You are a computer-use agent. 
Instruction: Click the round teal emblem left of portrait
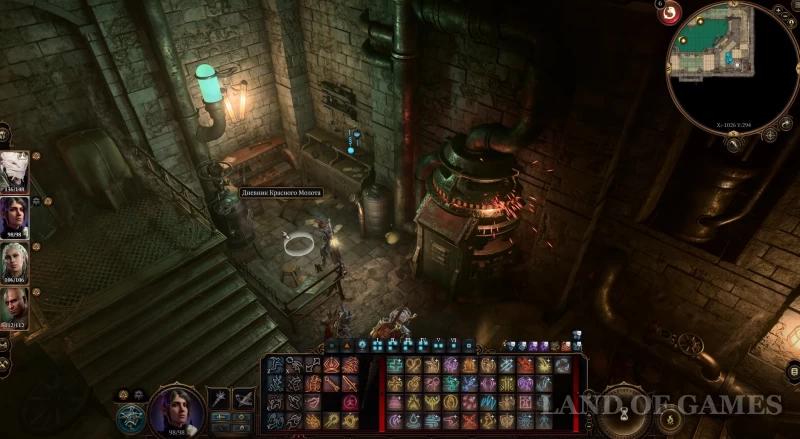pos(130,417)
